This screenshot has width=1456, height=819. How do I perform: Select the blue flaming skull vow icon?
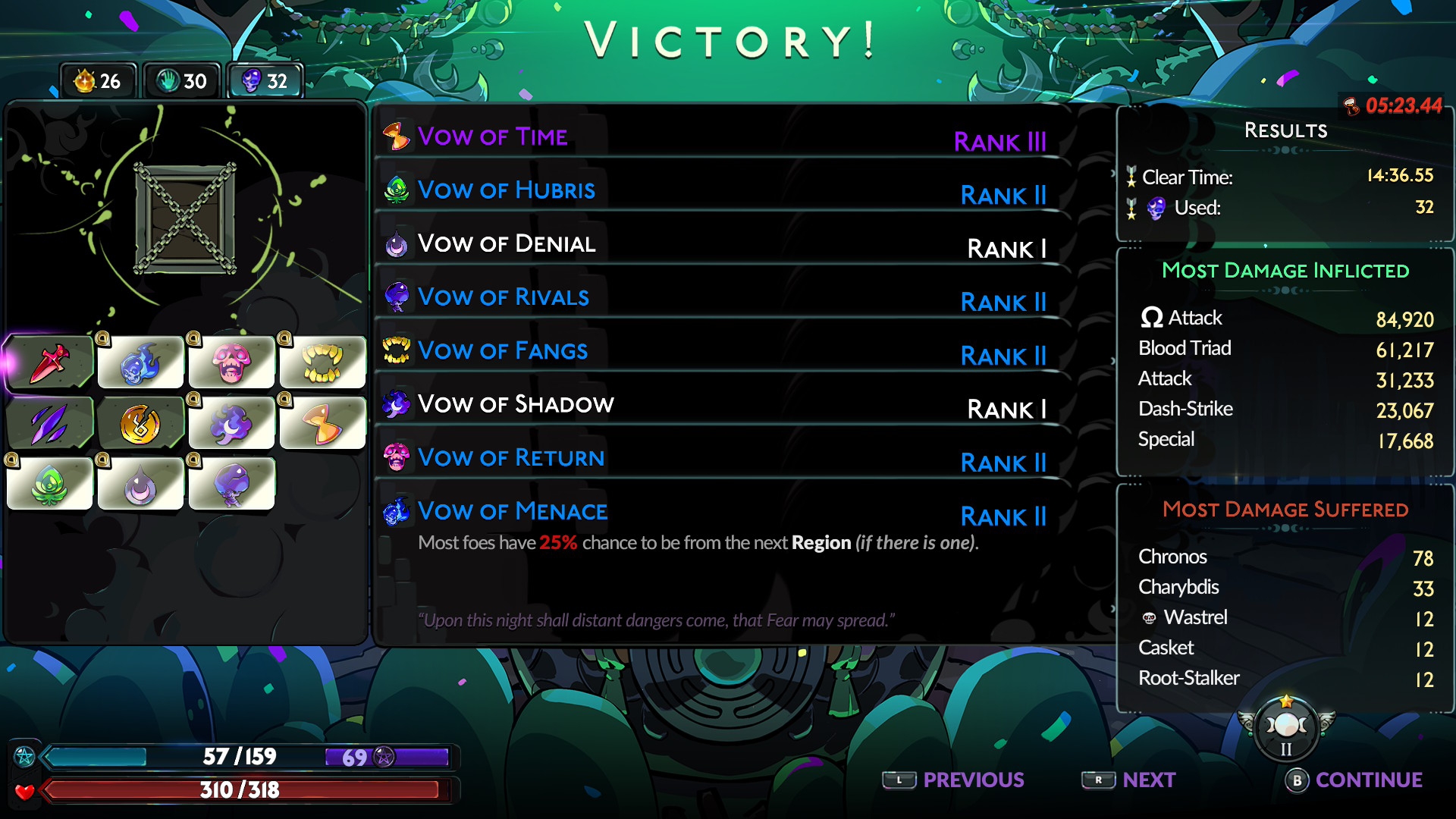(x=140, y=362)
